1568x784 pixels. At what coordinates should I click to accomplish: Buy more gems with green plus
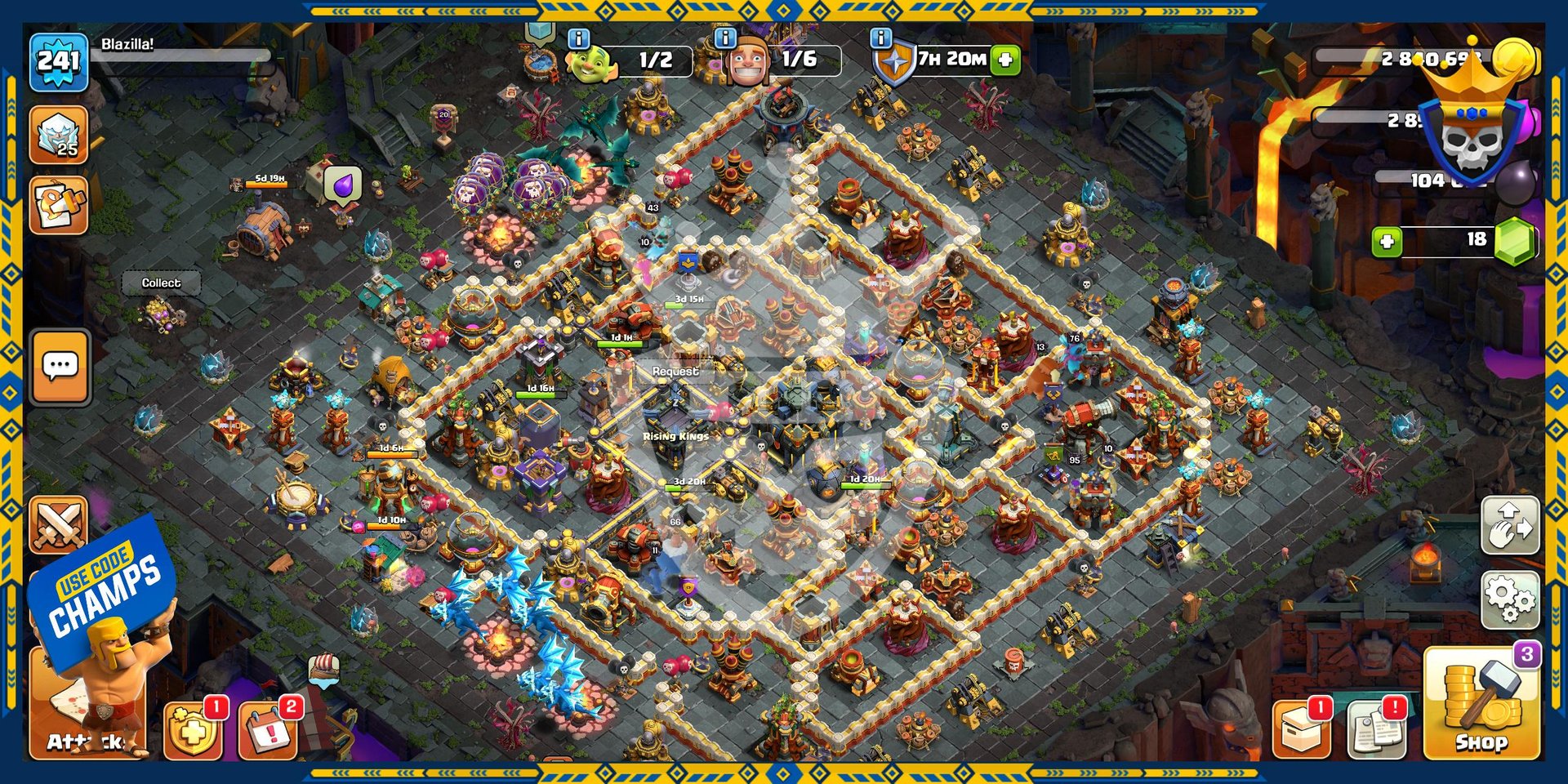tap(1387, 241)
